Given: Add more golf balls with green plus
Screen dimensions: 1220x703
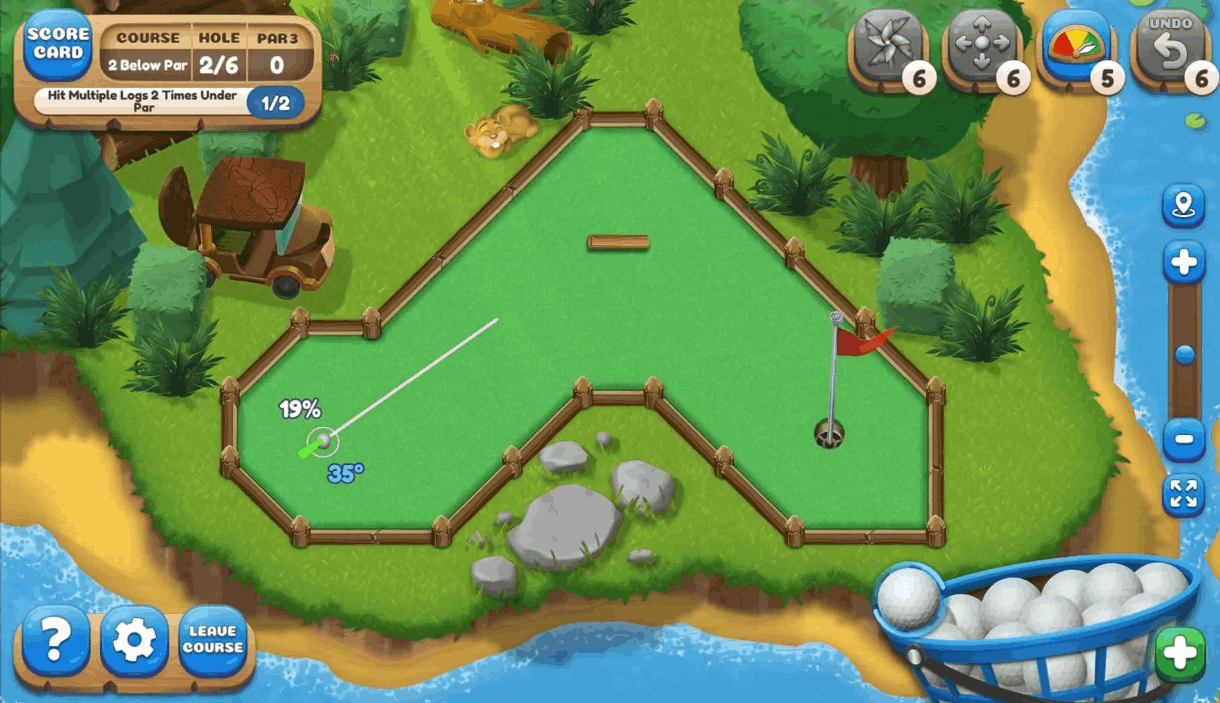Looking at the screenshot, I should pos(1179,655).
